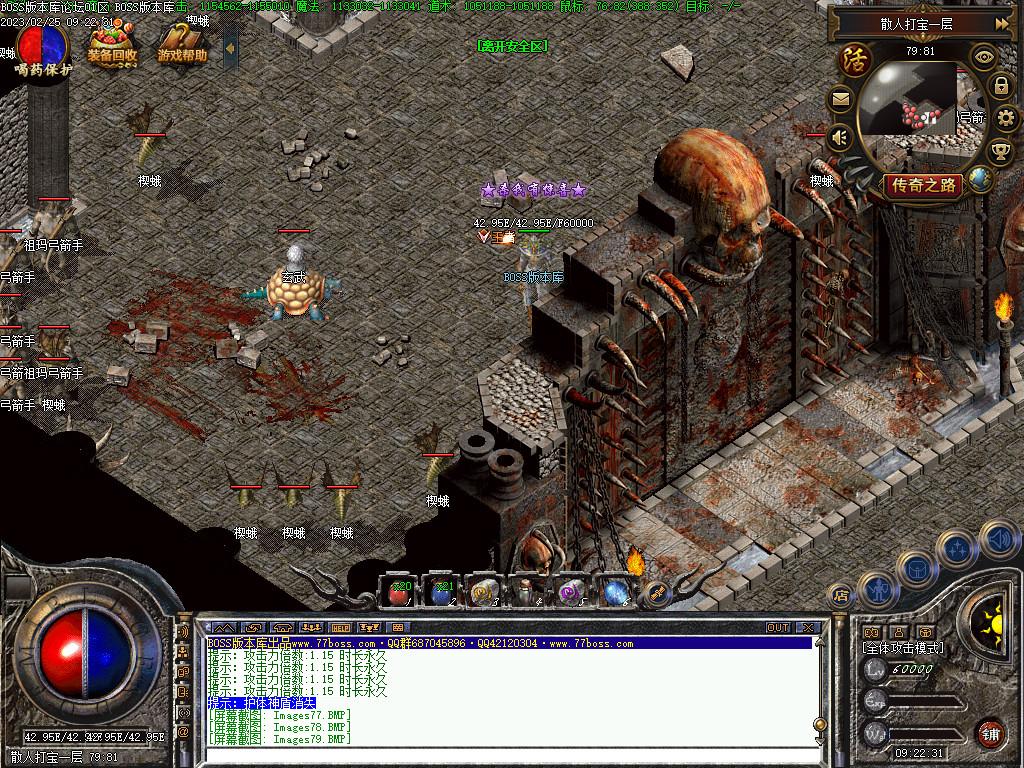Toggle the sound speaker icon beside the minimap
Viewport: 1024px width, 768px height.
tap(840, 137)
